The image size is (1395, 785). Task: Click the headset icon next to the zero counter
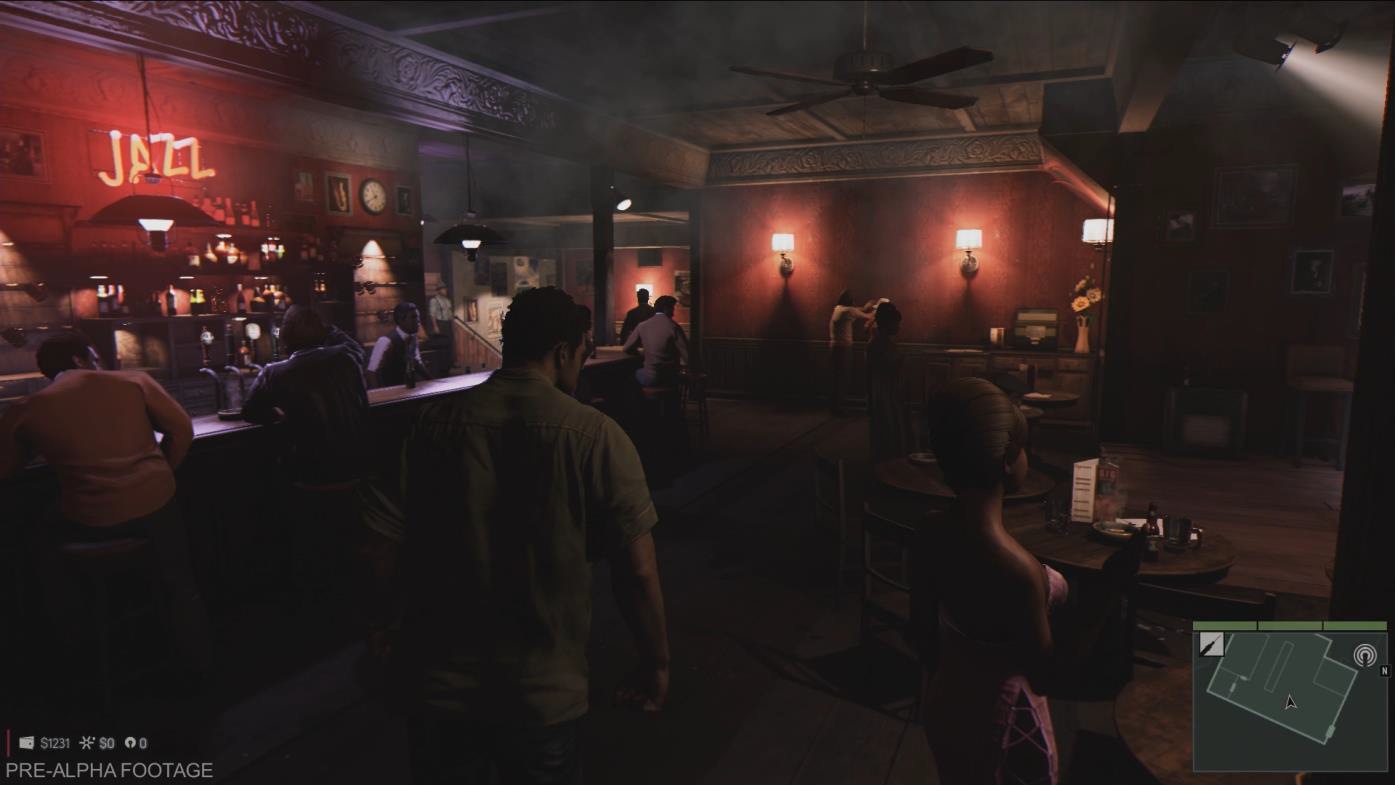(131, 742)
